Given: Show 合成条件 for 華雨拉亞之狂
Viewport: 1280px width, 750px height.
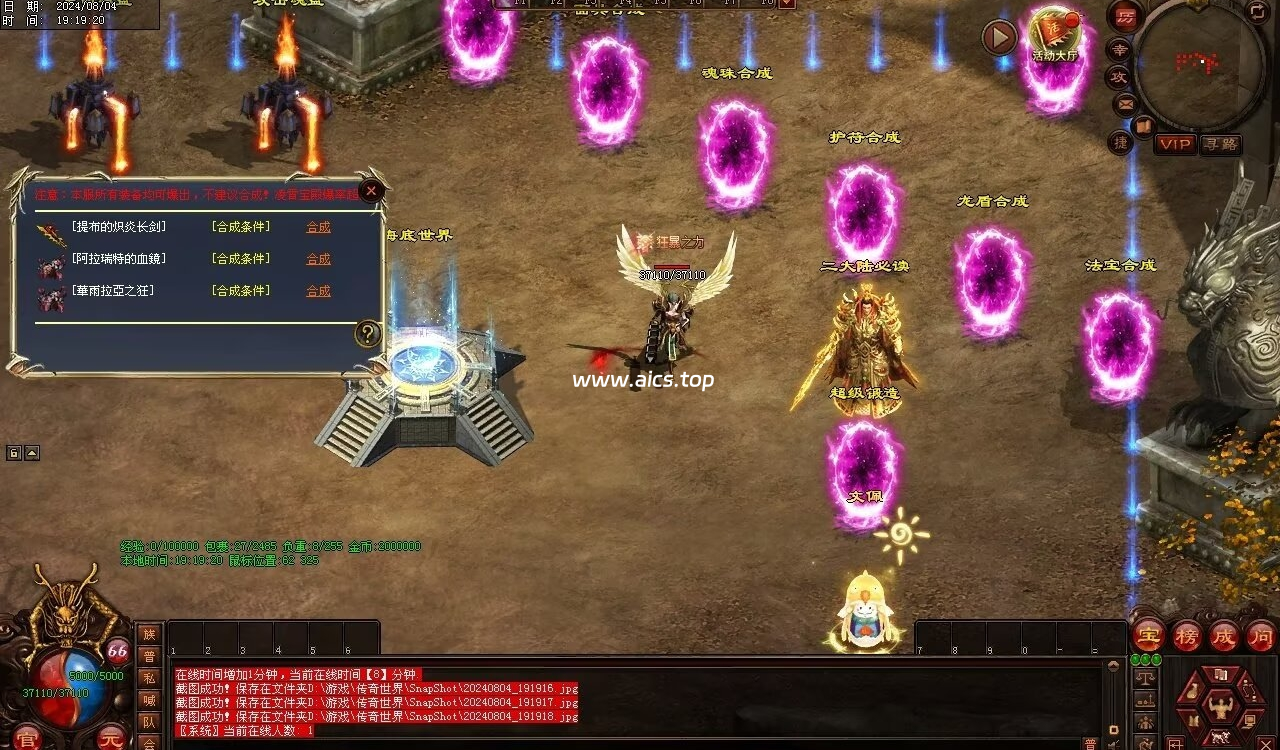Looking at the screenshot, I should (x=241, y=291).
